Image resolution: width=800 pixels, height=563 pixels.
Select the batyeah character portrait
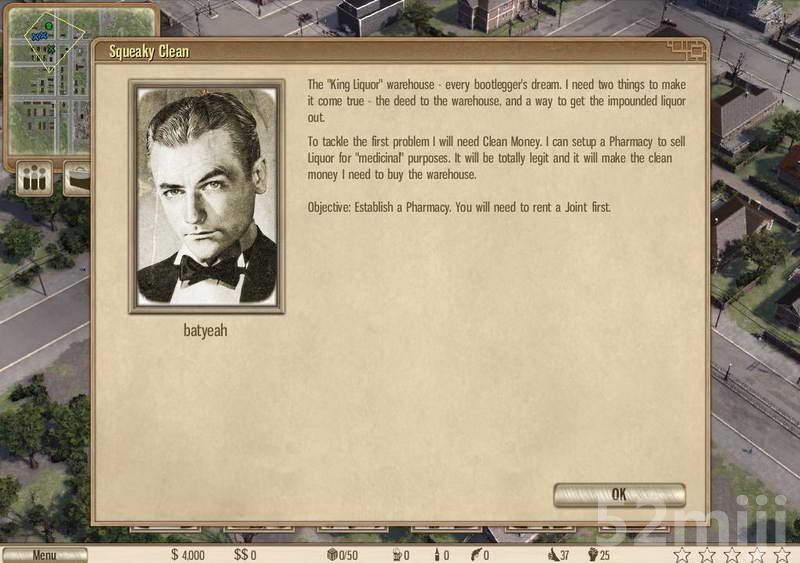[207, 197]
